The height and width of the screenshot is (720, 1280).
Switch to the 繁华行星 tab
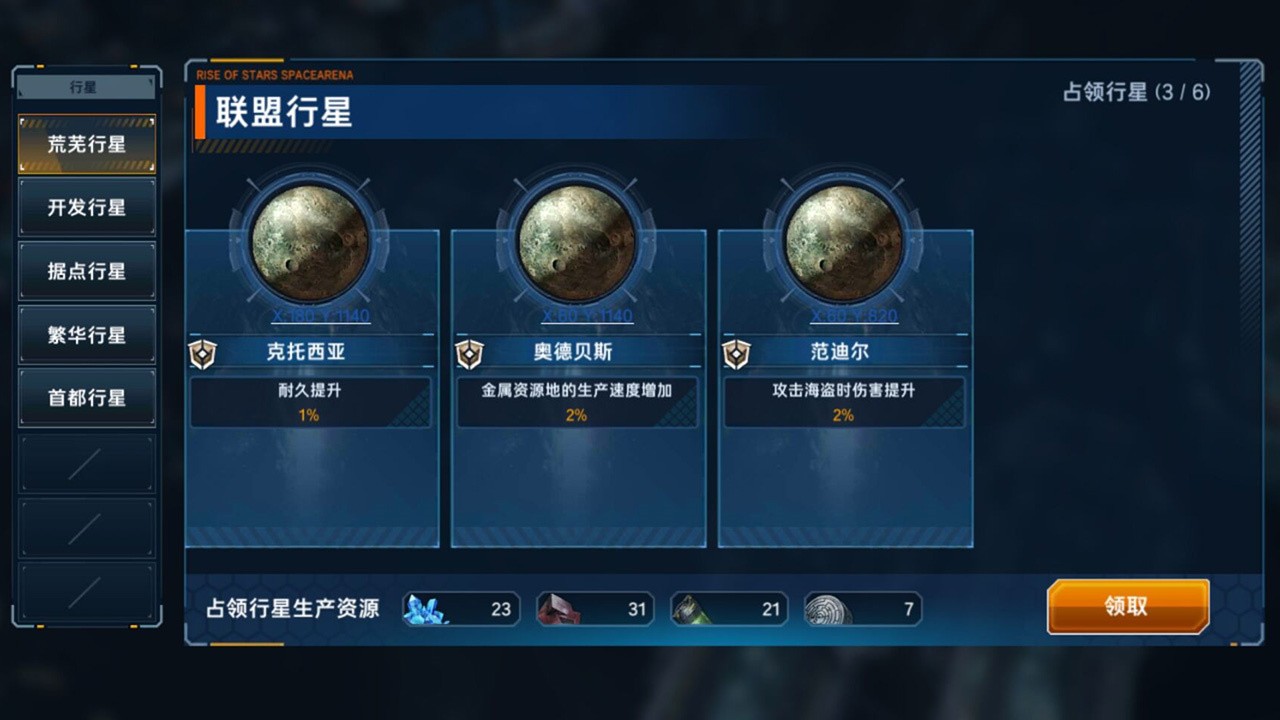[x=86, y=333]
